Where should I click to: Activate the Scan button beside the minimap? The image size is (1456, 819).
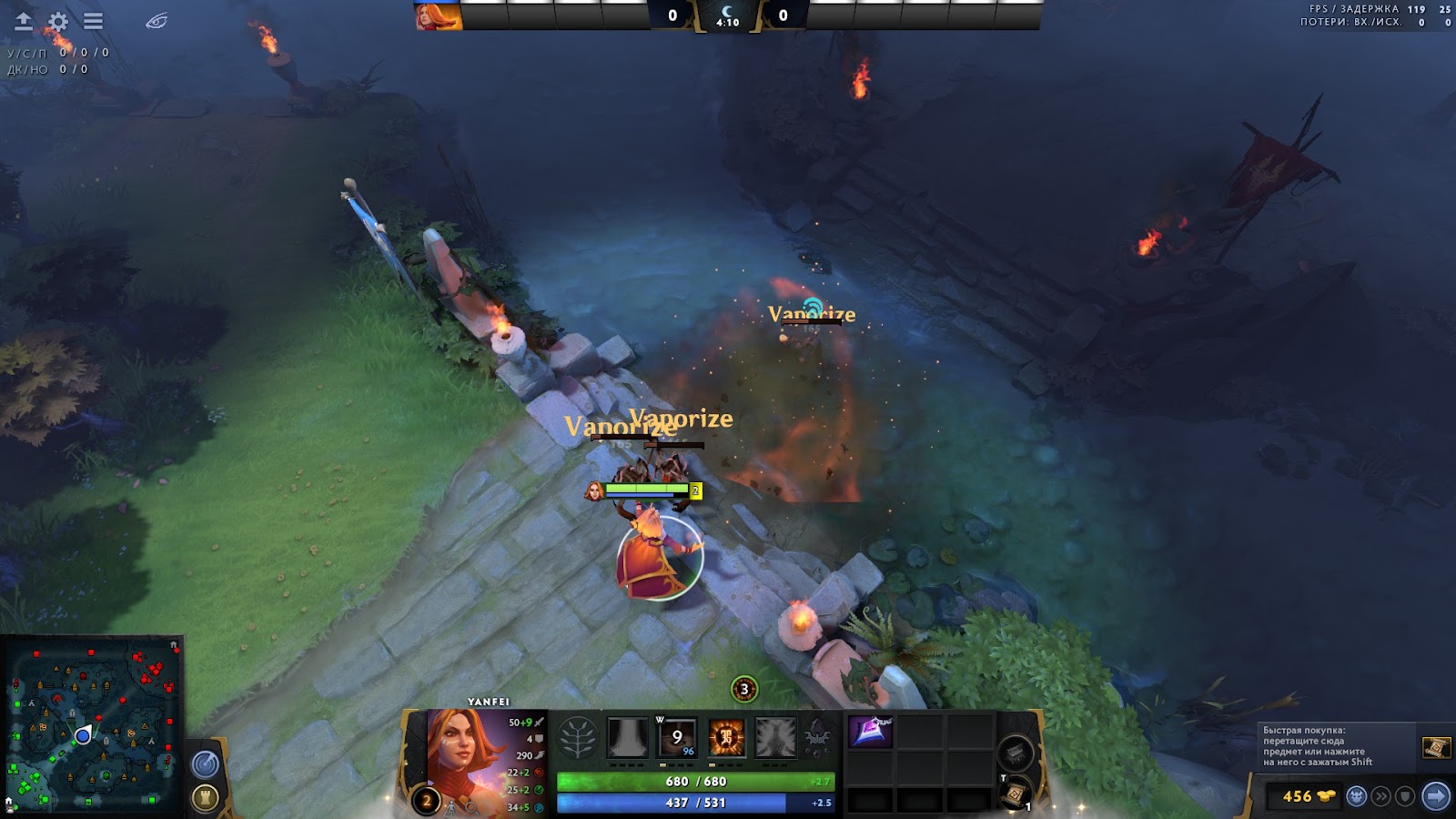(x=207, y=763)
